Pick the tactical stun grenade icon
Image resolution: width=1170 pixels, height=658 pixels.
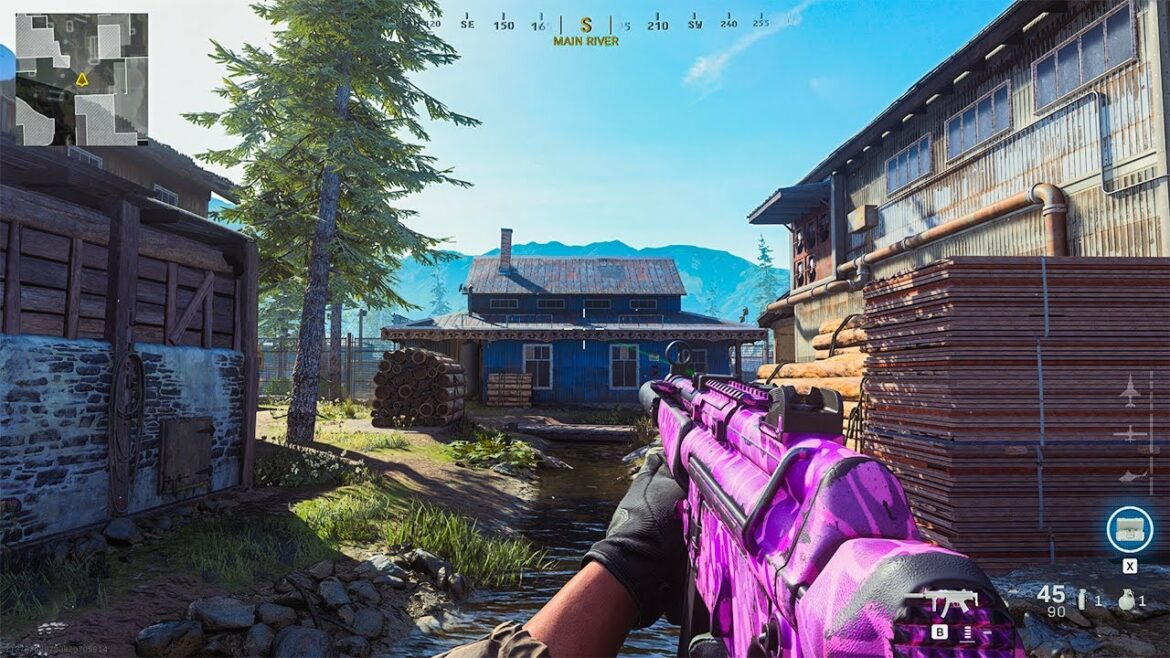coord(1080,600)
